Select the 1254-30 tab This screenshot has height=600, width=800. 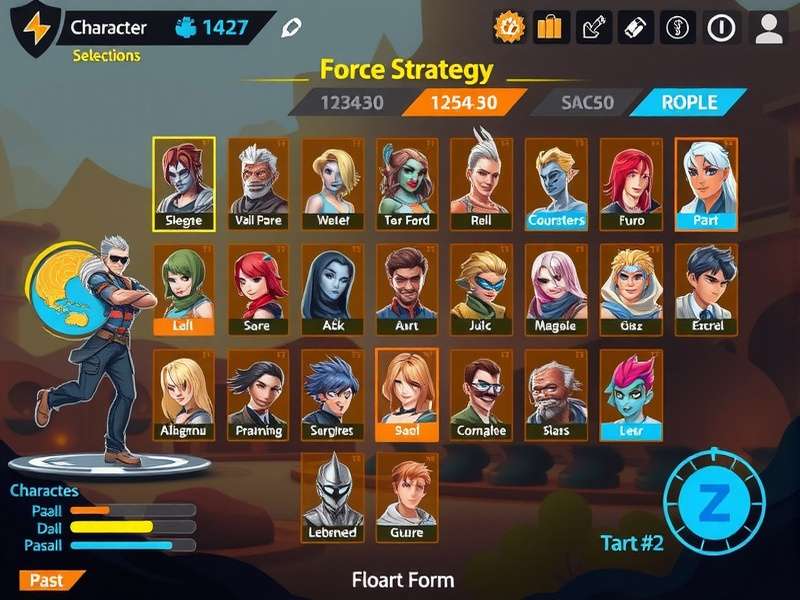(x=462, y=102)
